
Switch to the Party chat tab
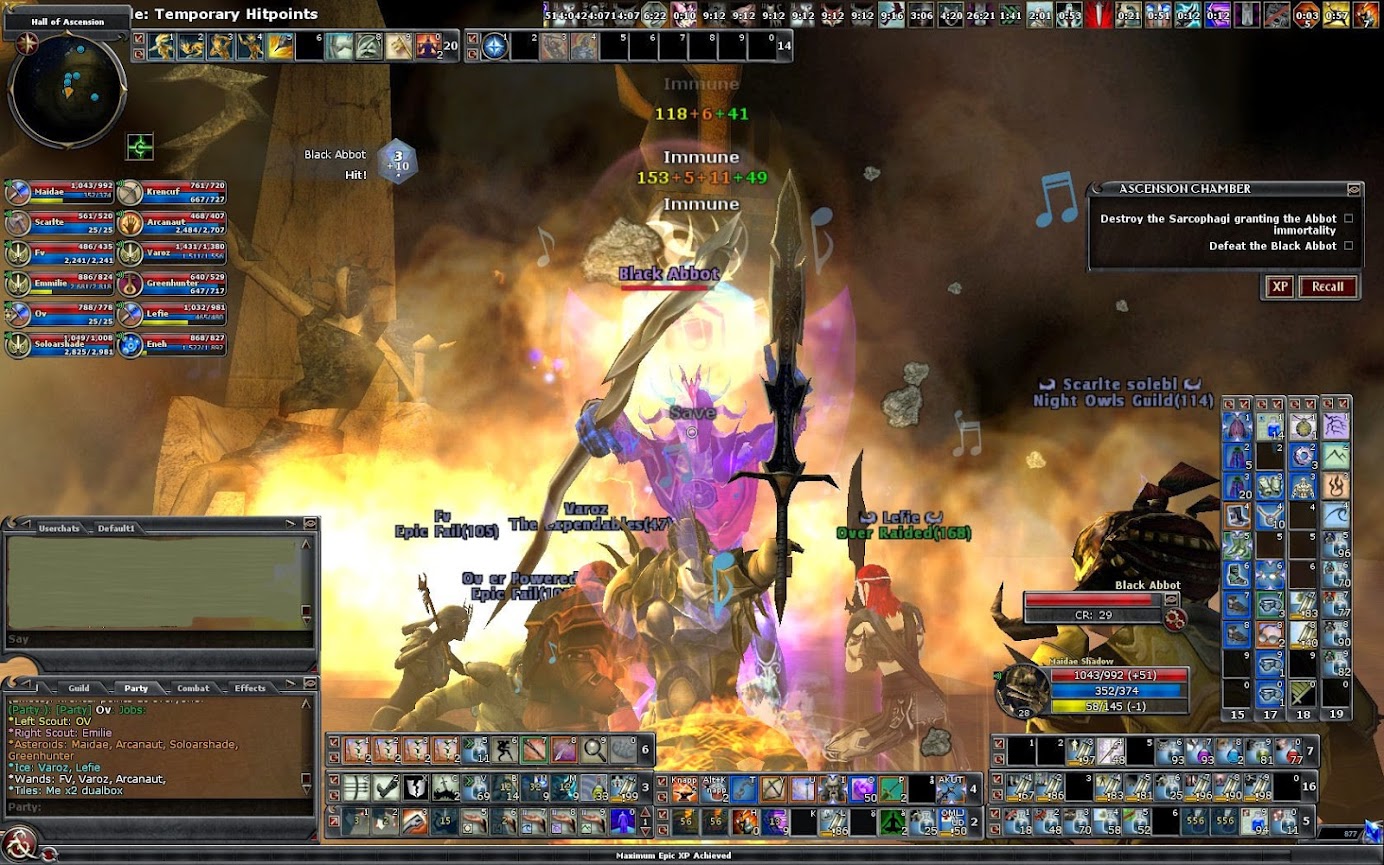coord(136,688)
